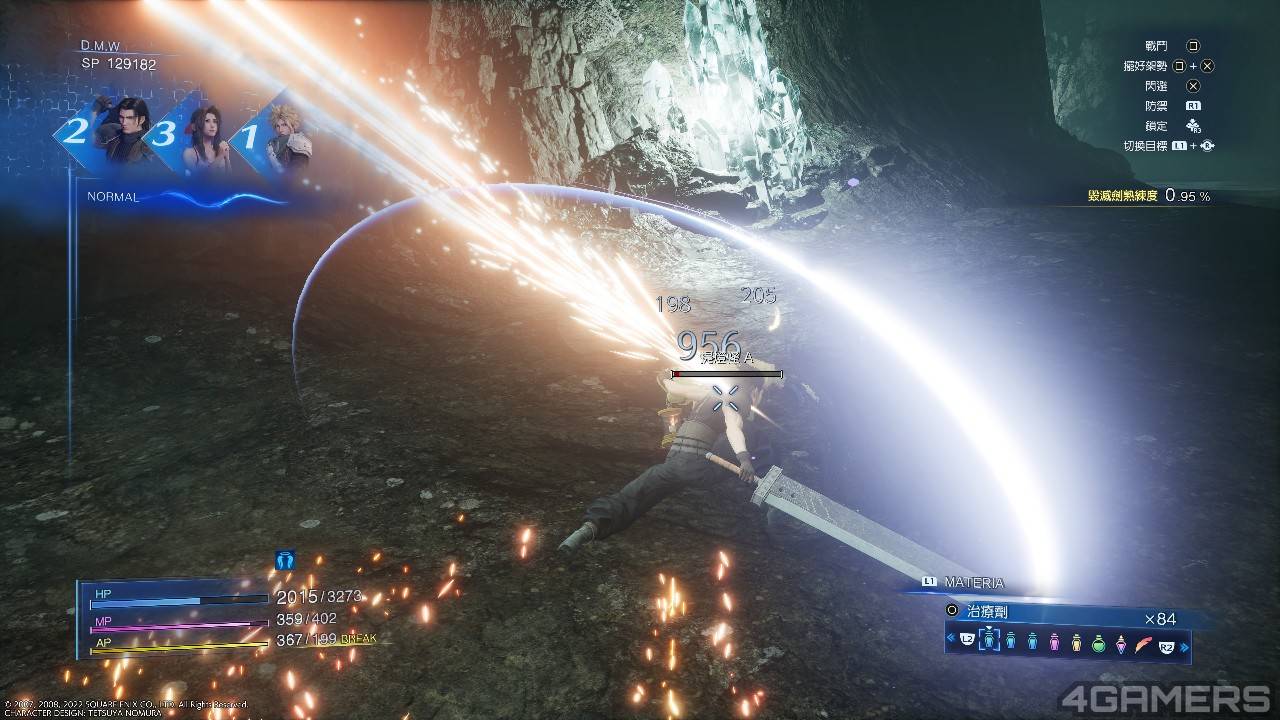Use the red feather Phoenix Down item
The width and height of the screenshot is (1280, 720).
coord(1143,641)
